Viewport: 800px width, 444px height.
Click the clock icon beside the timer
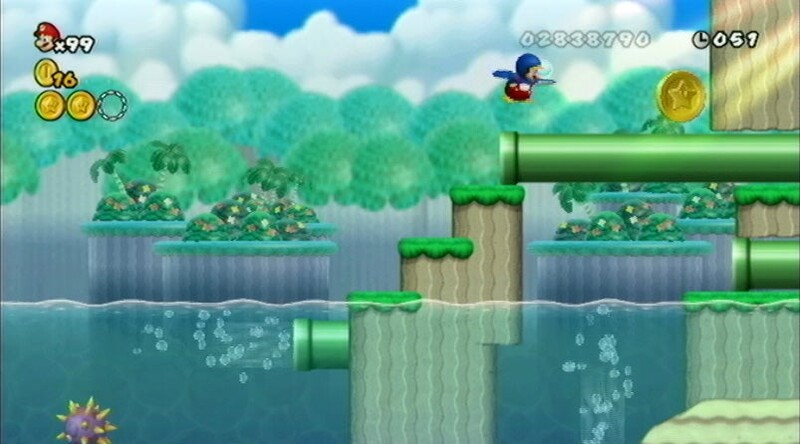coord(701,40)
